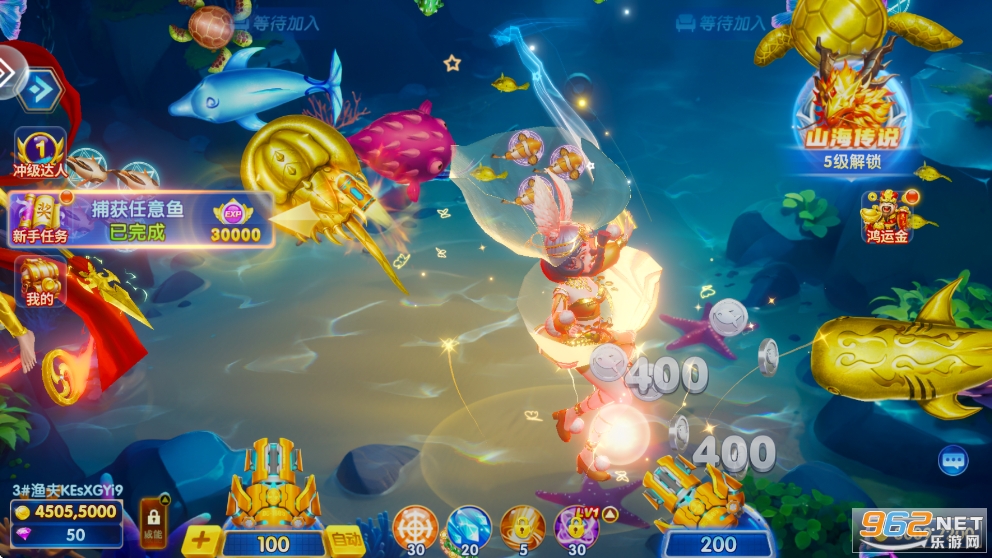Increase cannon bet with the plus button

tap(201, 540)
